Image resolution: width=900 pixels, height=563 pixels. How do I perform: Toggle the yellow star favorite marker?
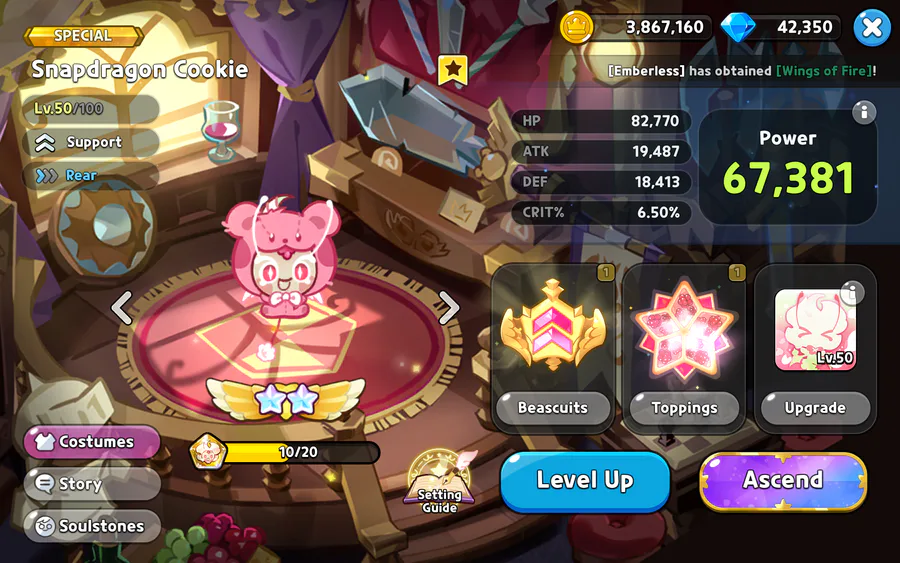[453, 70]
